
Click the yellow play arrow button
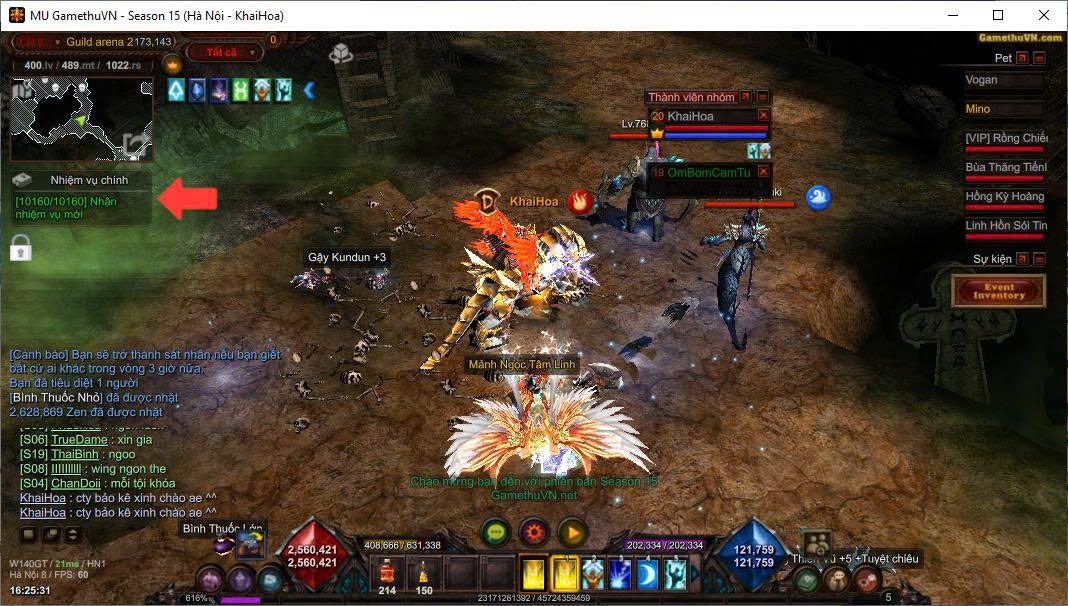point(572,532)
